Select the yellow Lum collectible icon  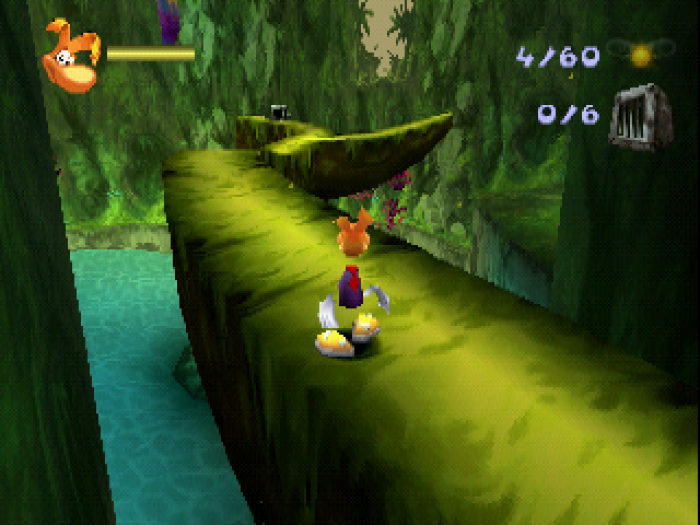point(640,54)
